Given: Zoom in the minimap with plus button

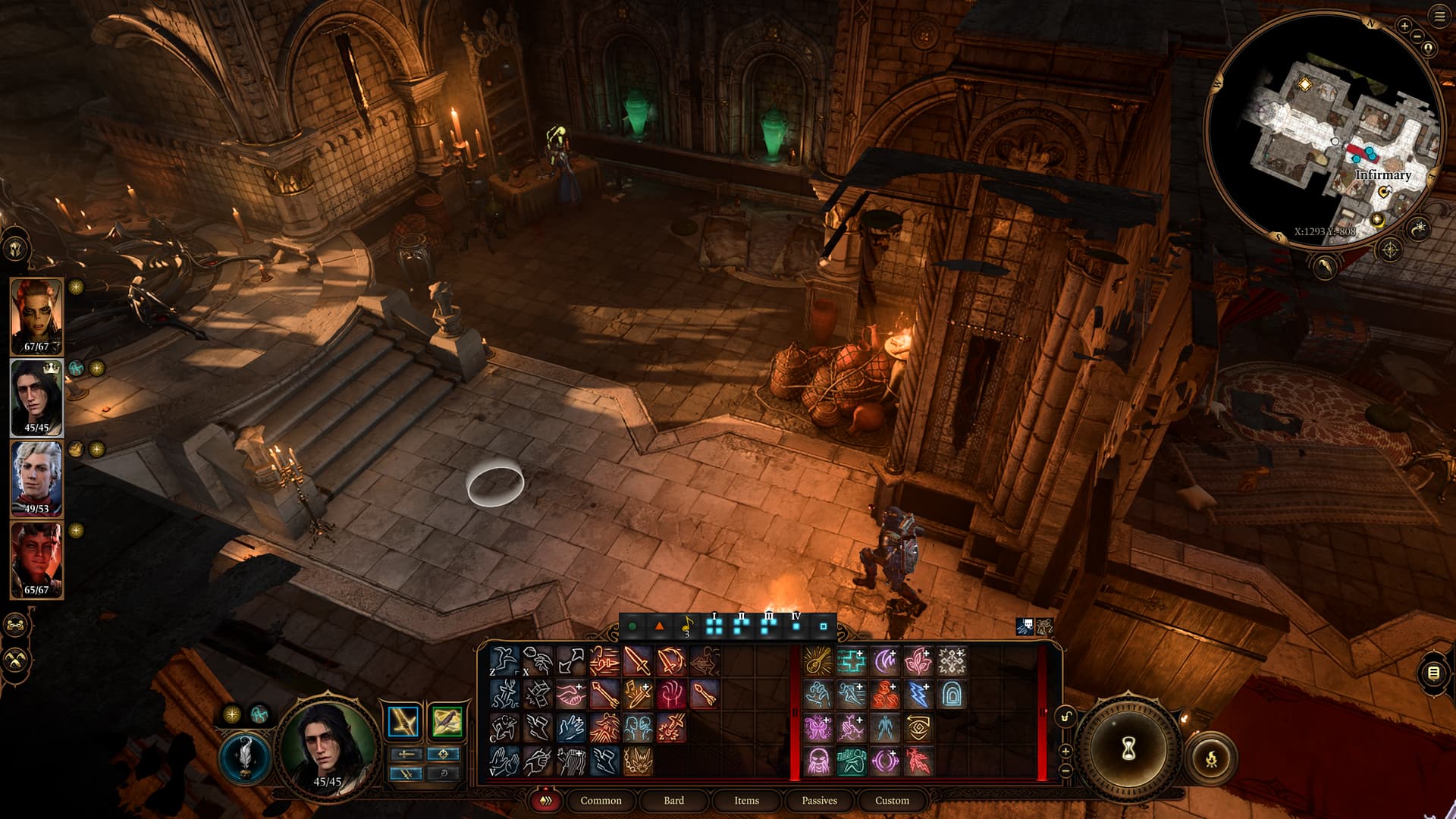Looking at the screenshot, I should tap(1404, 26).
